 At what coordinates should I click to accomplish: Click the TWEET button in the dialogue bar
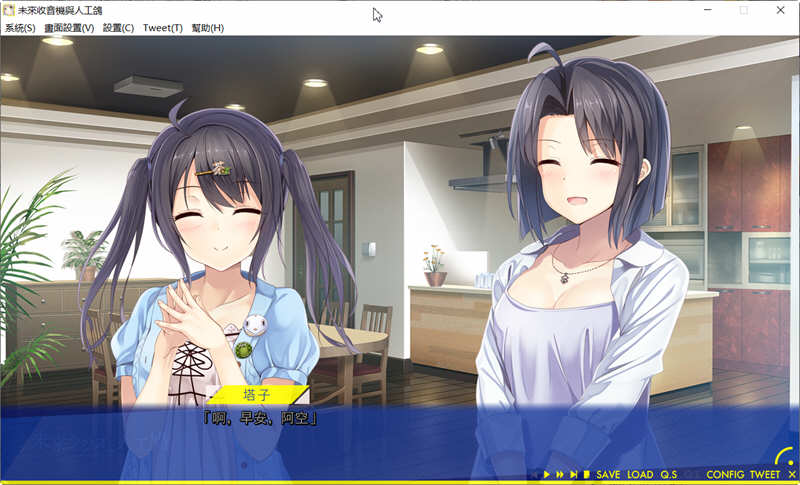pos(765,475)
